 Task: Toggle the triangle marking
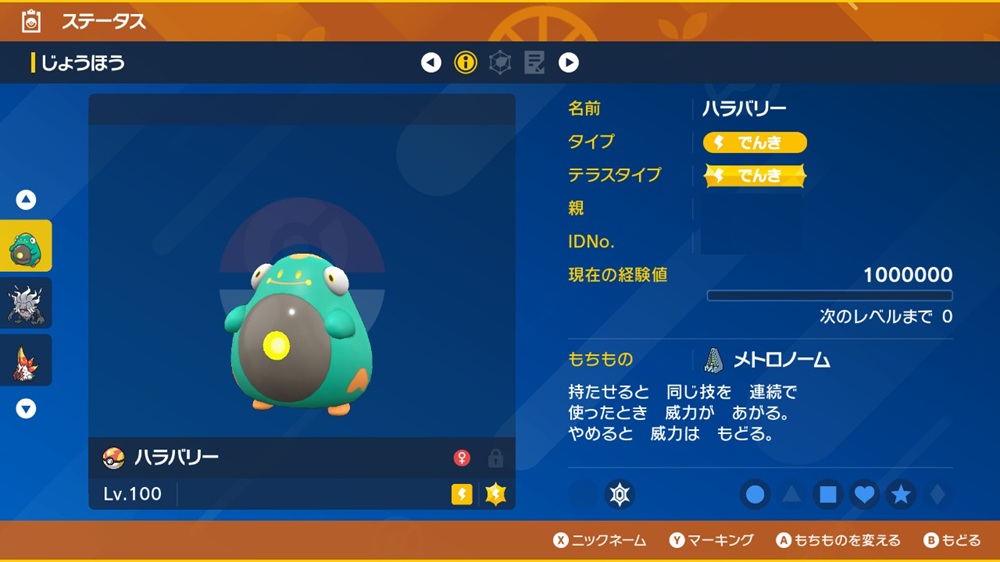(792, 494)
